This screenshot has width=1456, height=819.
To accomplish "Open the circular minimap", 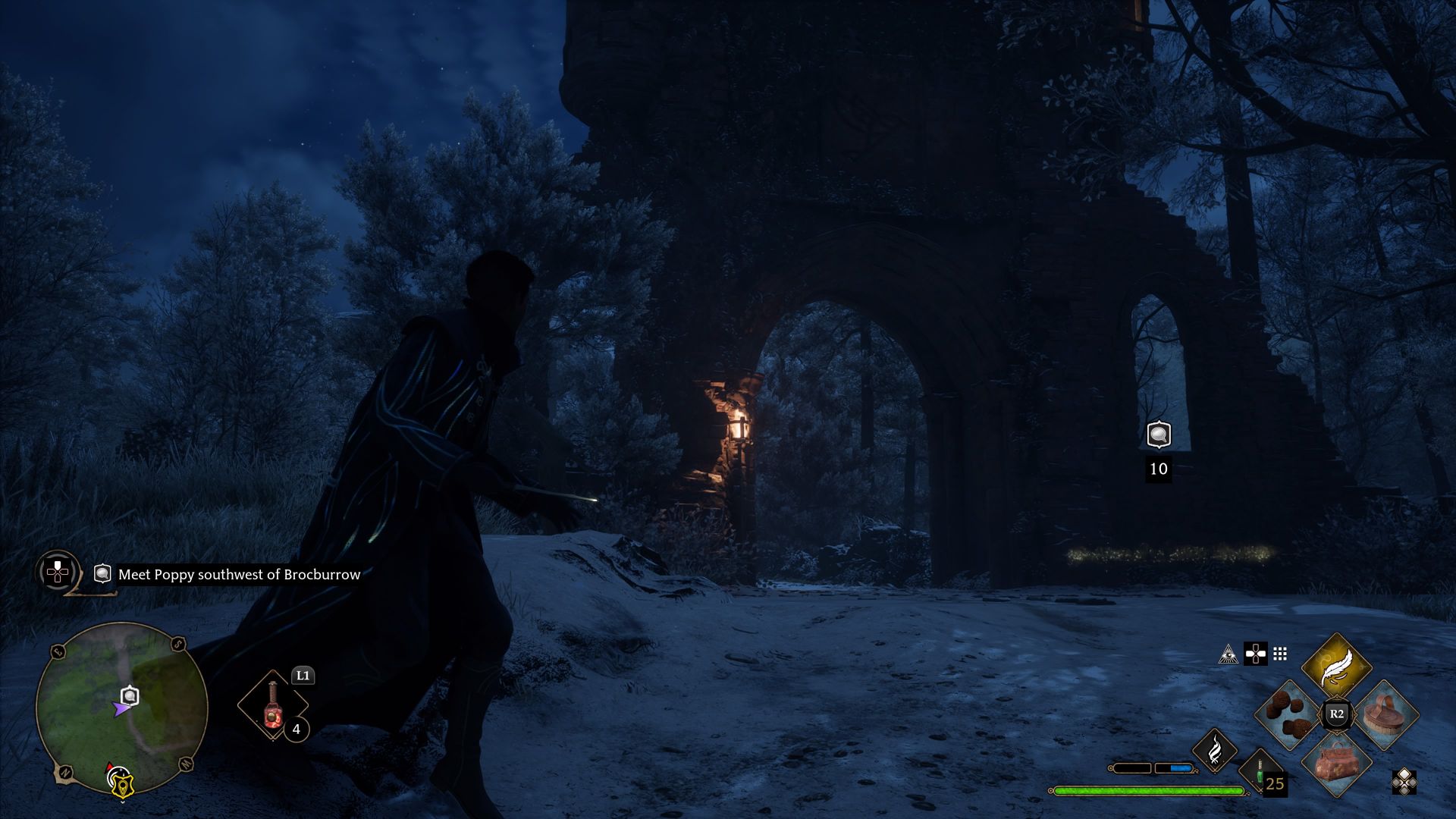I will (x=121, y=708).
